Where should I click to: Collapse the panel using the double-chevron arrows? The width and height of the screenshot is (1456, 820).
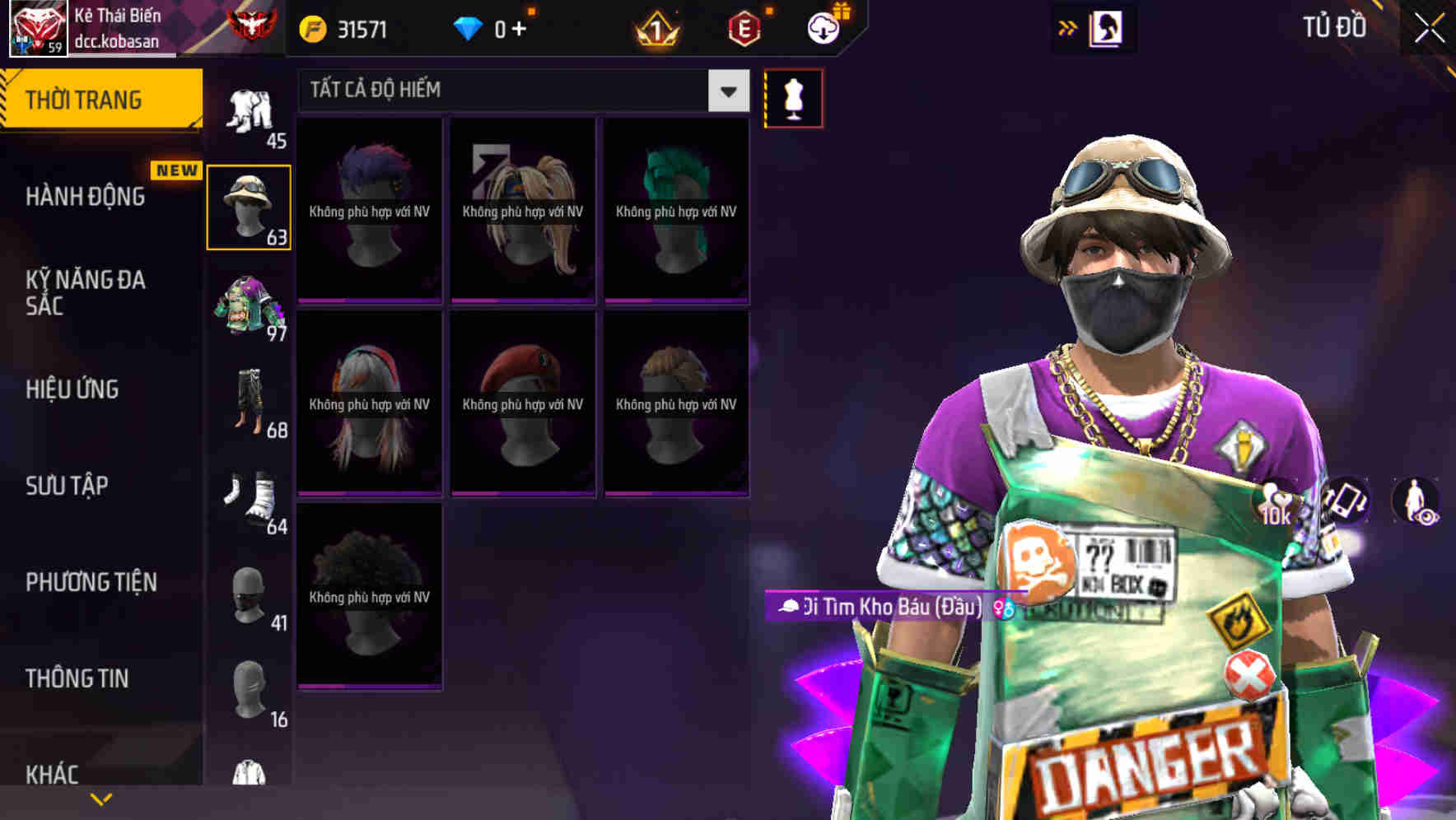(1065, 26)
